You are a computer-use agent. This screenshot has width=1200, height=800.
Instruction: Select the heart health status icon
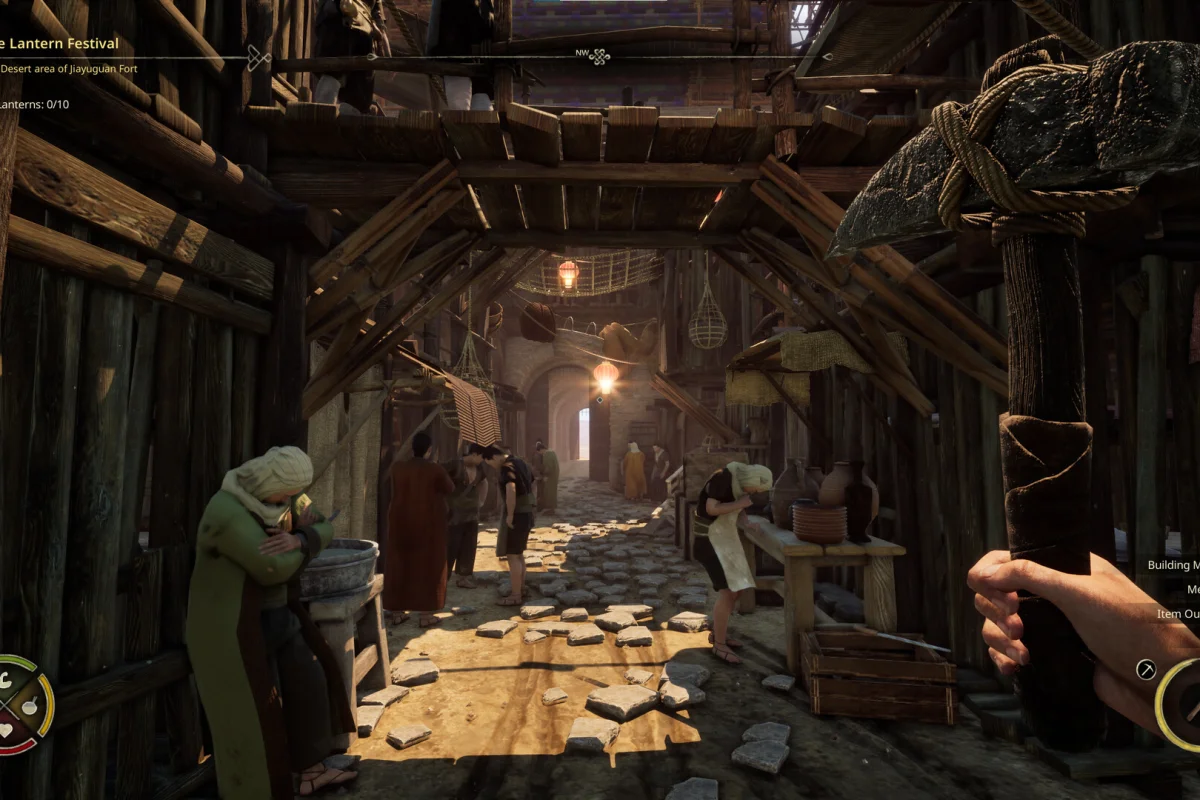click(7, 729)
